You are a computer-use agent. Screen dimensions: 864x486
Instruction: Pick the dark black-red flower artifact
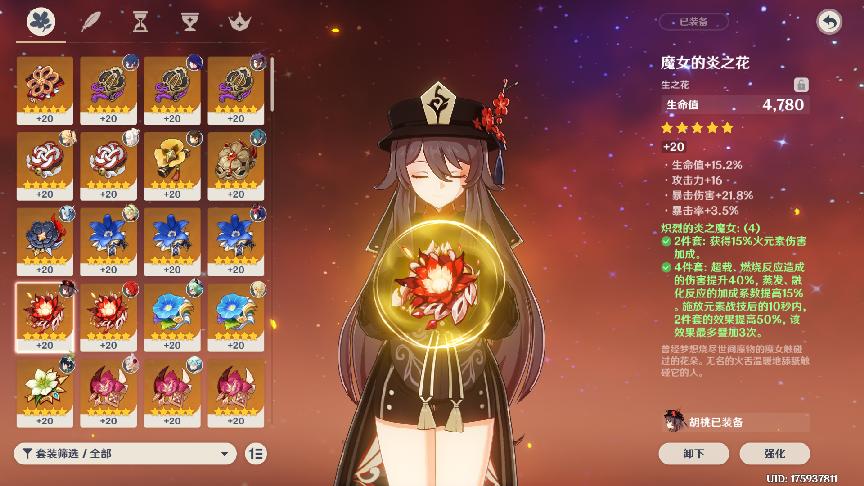click(x=45, y=234)
